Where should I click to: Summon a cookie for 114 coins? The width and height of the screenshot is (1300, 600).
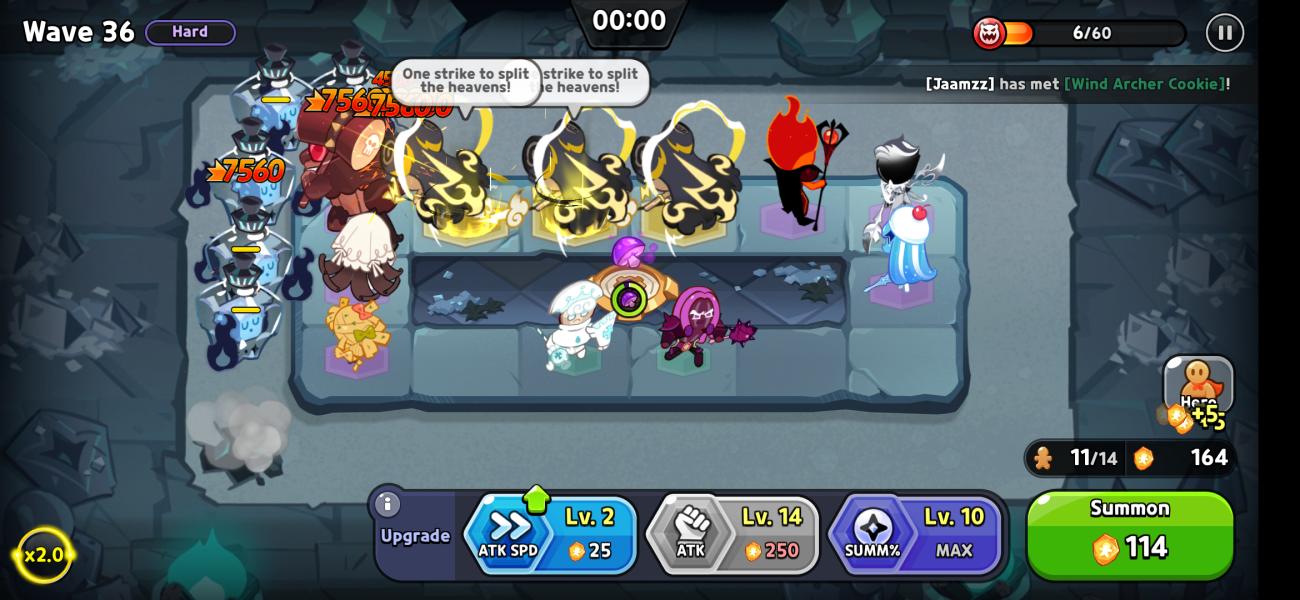click(1130, 535)
